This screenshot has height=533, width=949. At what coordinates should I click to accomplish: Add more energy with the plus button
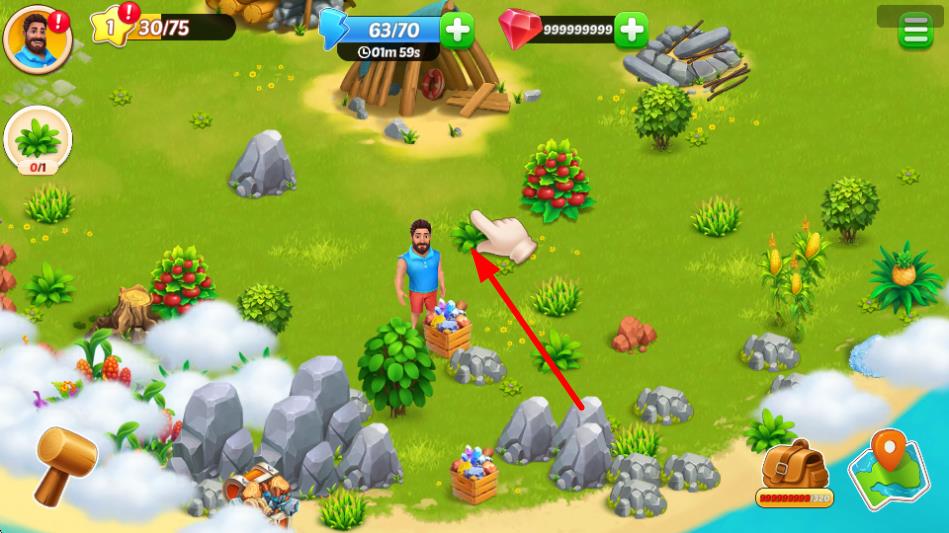(457, 30)
